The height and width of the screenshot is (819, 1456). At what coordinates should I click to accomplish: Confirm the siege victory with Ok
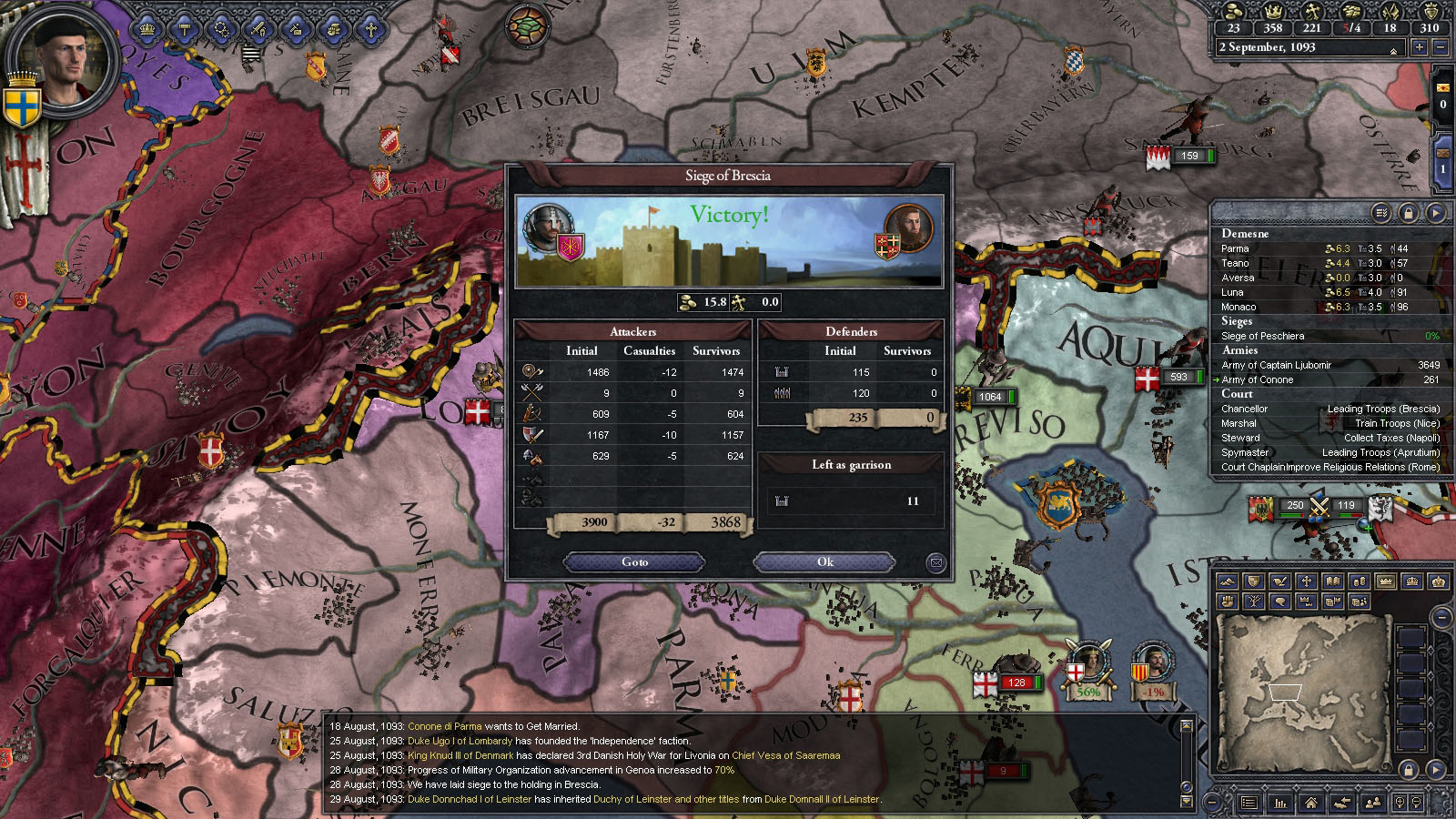(824, 561)
